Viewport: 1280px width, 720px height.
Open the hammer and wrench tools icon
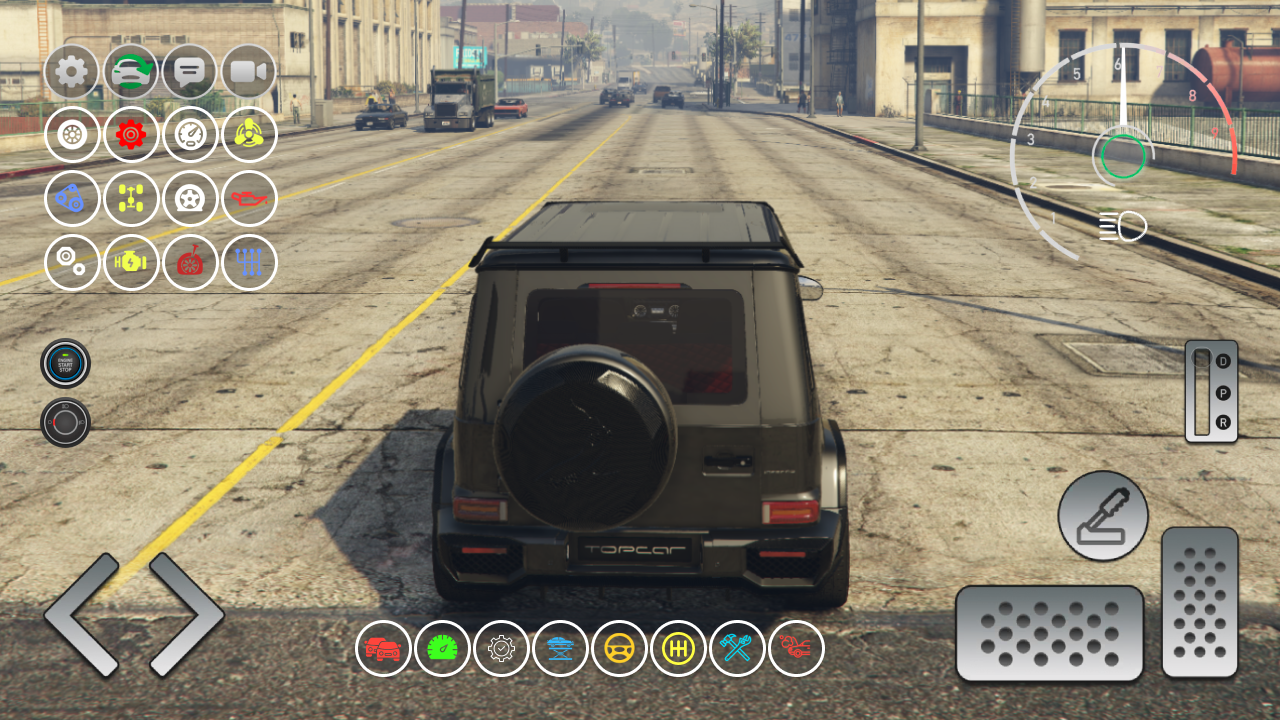click(x=738, y=648)
